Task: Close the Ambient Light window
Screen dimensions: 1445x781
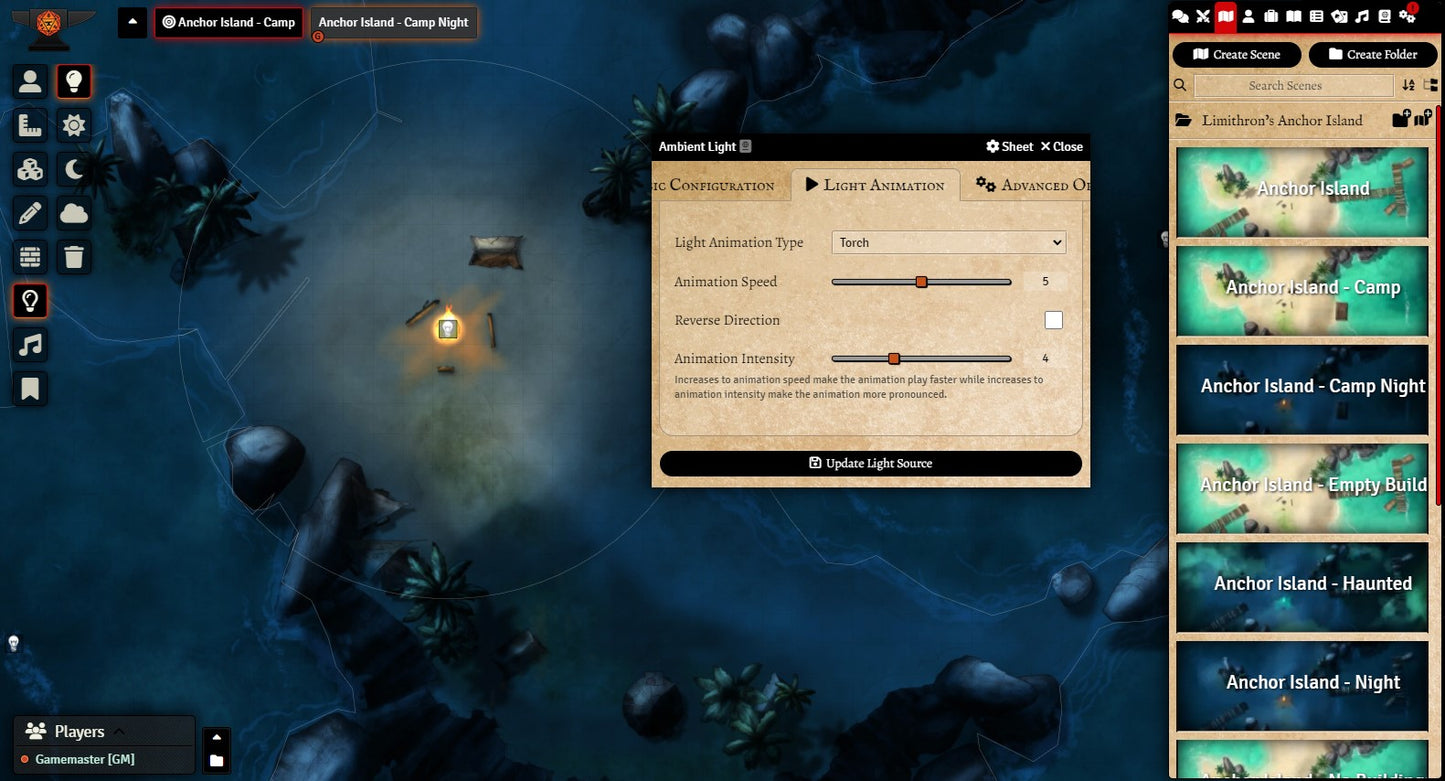Action: point(1061,147)
